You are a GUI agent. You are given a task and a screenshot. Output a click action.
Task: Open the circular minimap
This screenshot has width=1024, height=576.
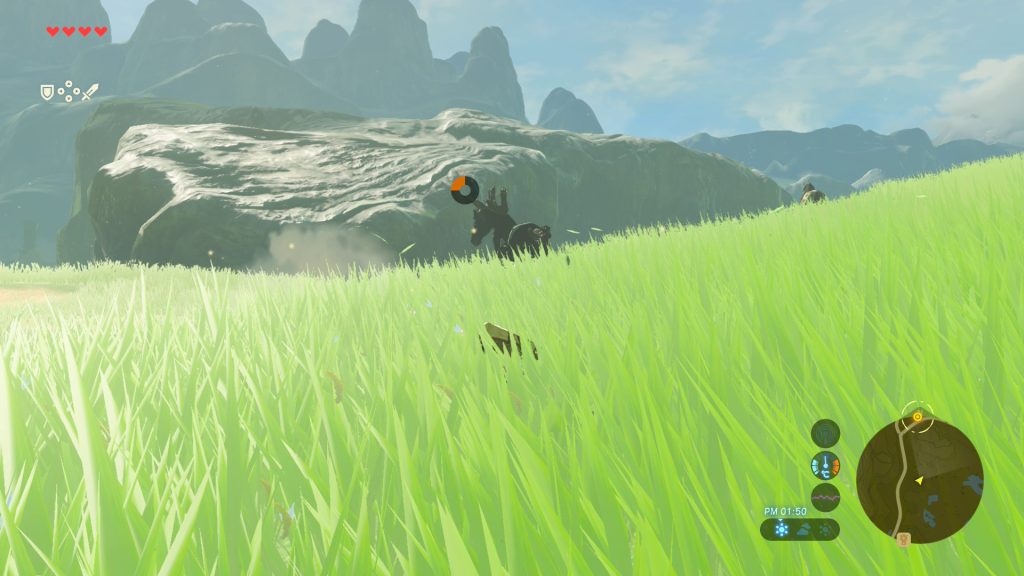click(x=919, y=480)
